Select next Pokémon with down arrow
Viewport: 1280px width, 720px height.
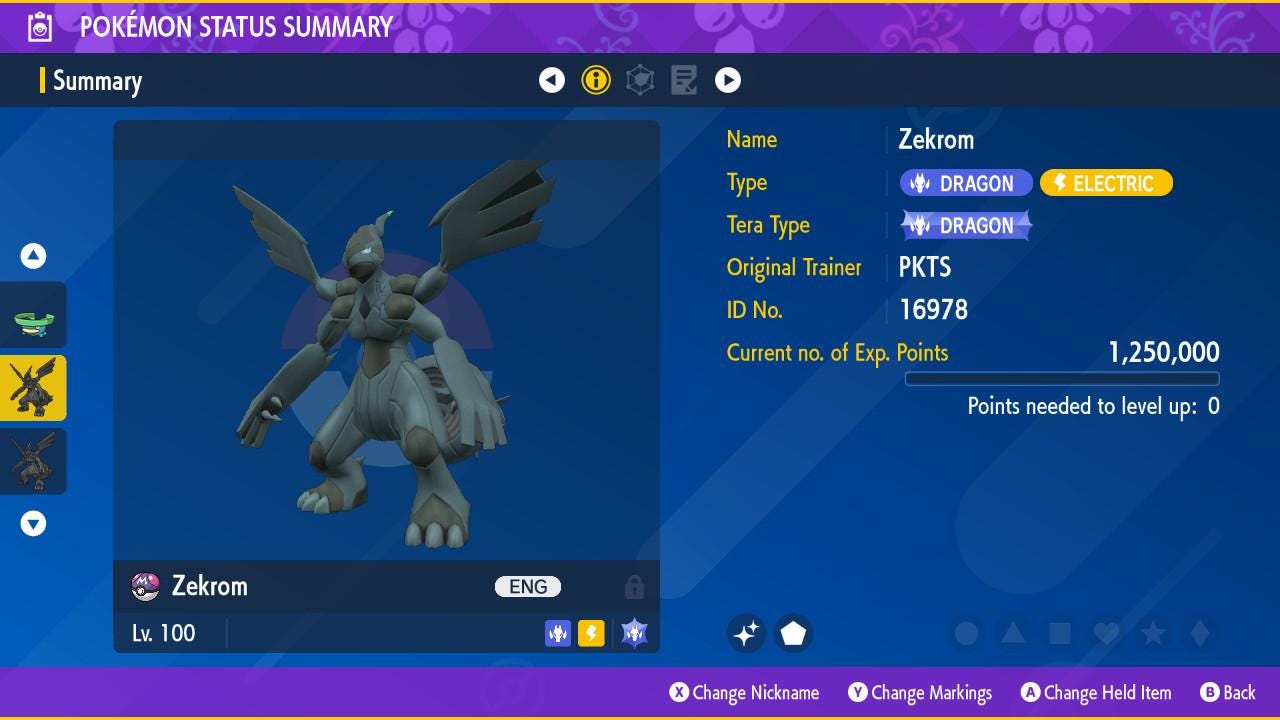coord(34,523)
